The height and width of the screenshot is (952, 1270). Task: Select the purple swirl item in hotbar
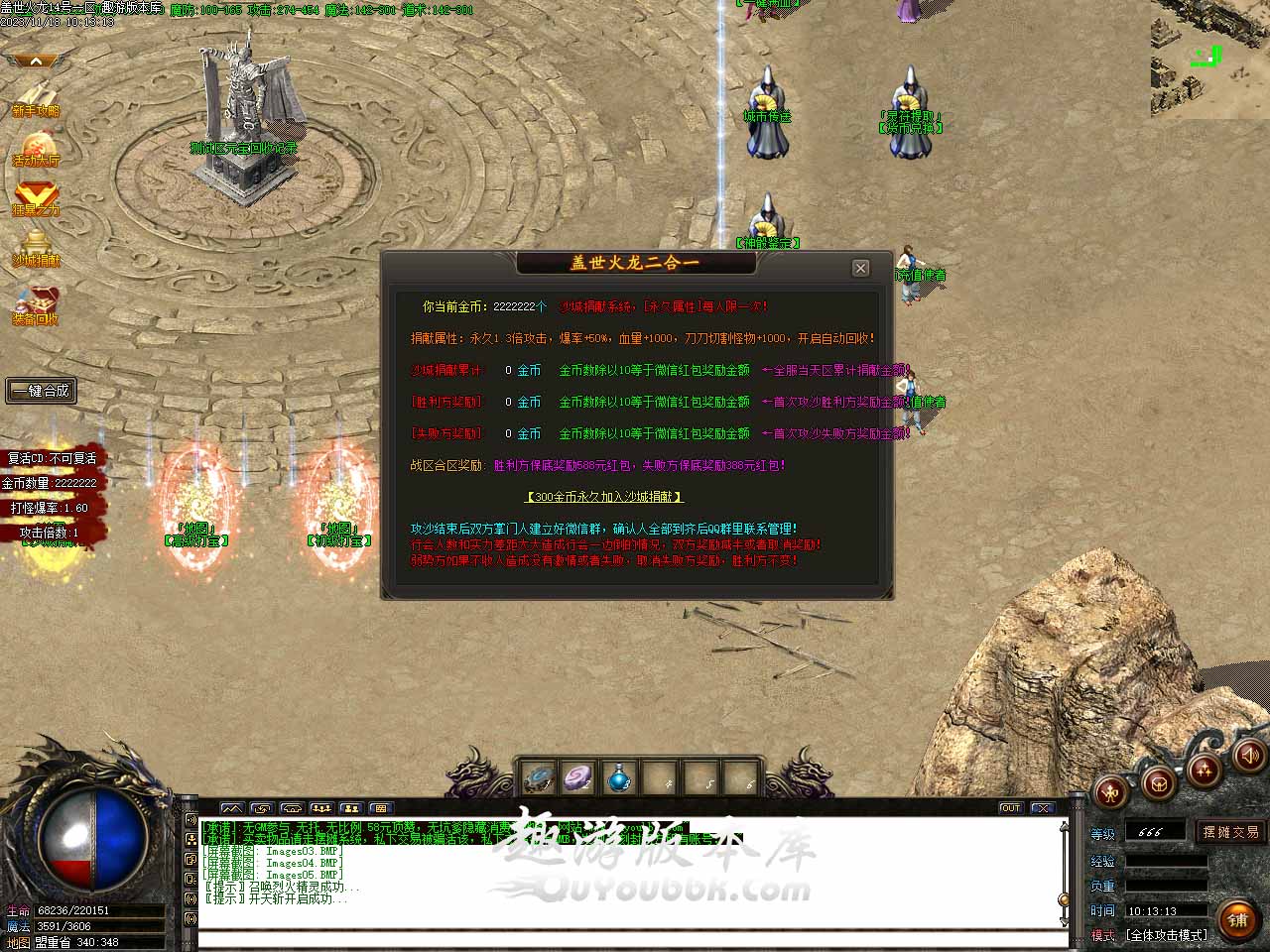pos(577,778)
